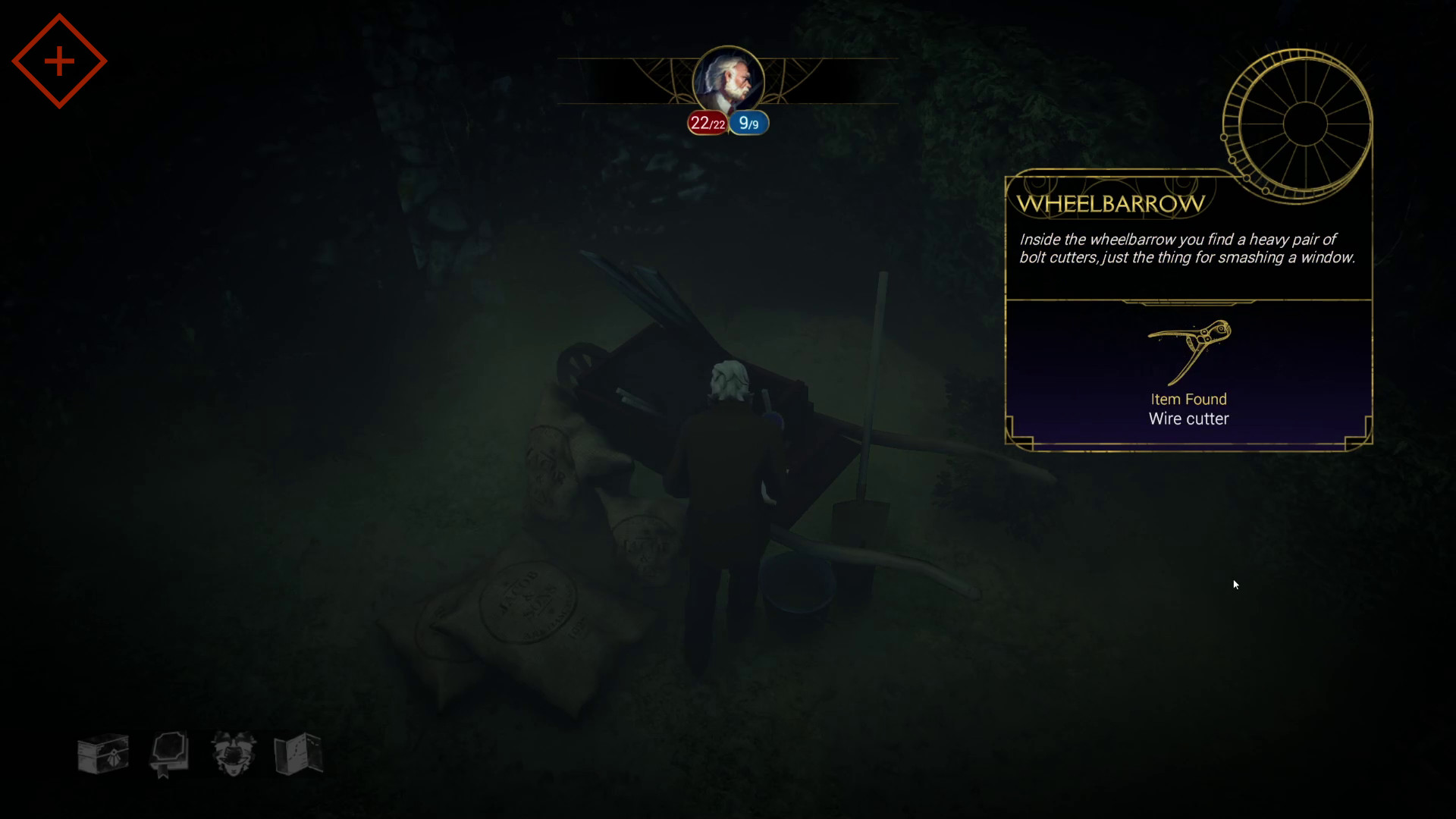Open the inventory chest icon
Viewport: 1456px width, 819px height.
pyautogui.click(x=103, y=754)
